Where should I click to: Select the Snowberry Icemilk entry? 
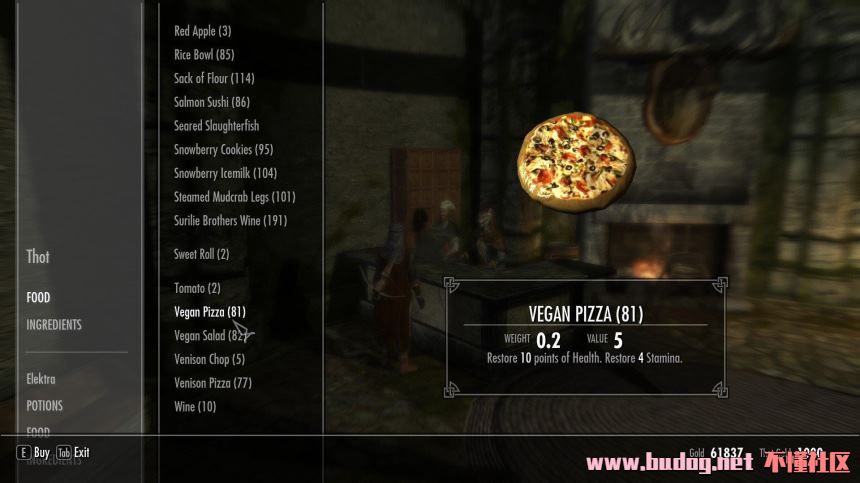click(x=225, y=173)
